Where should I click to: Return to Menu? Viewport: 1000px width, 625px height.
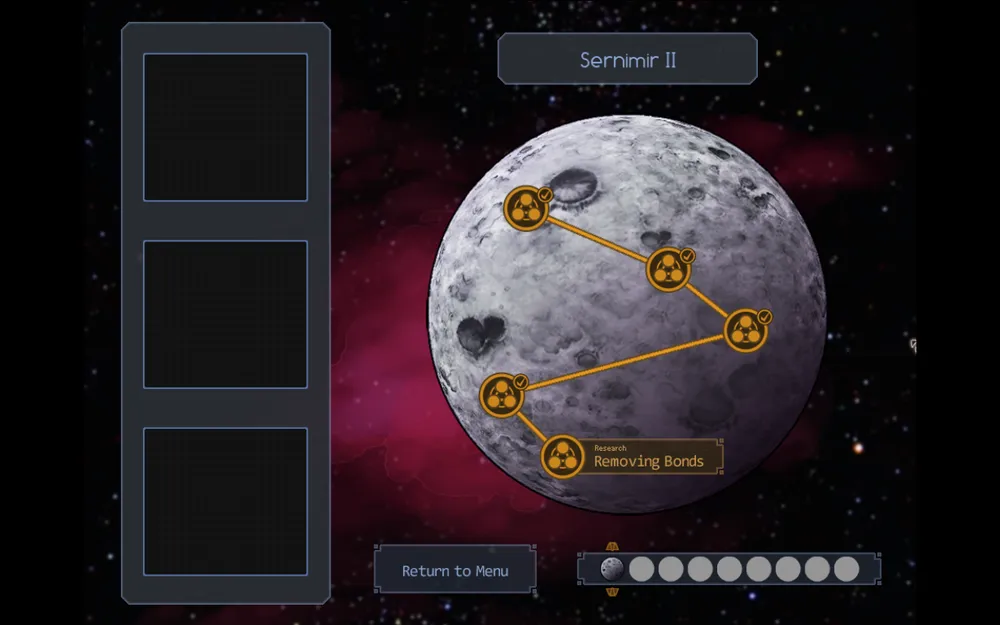coord(455,571)
